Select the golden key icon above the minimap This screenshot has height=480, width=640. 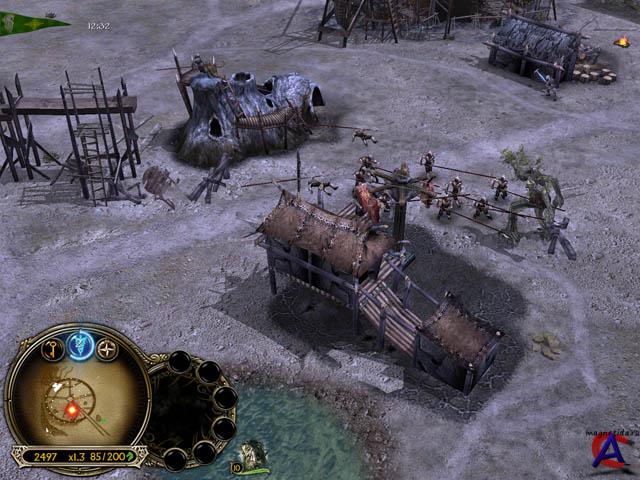[x=53, y=349]
